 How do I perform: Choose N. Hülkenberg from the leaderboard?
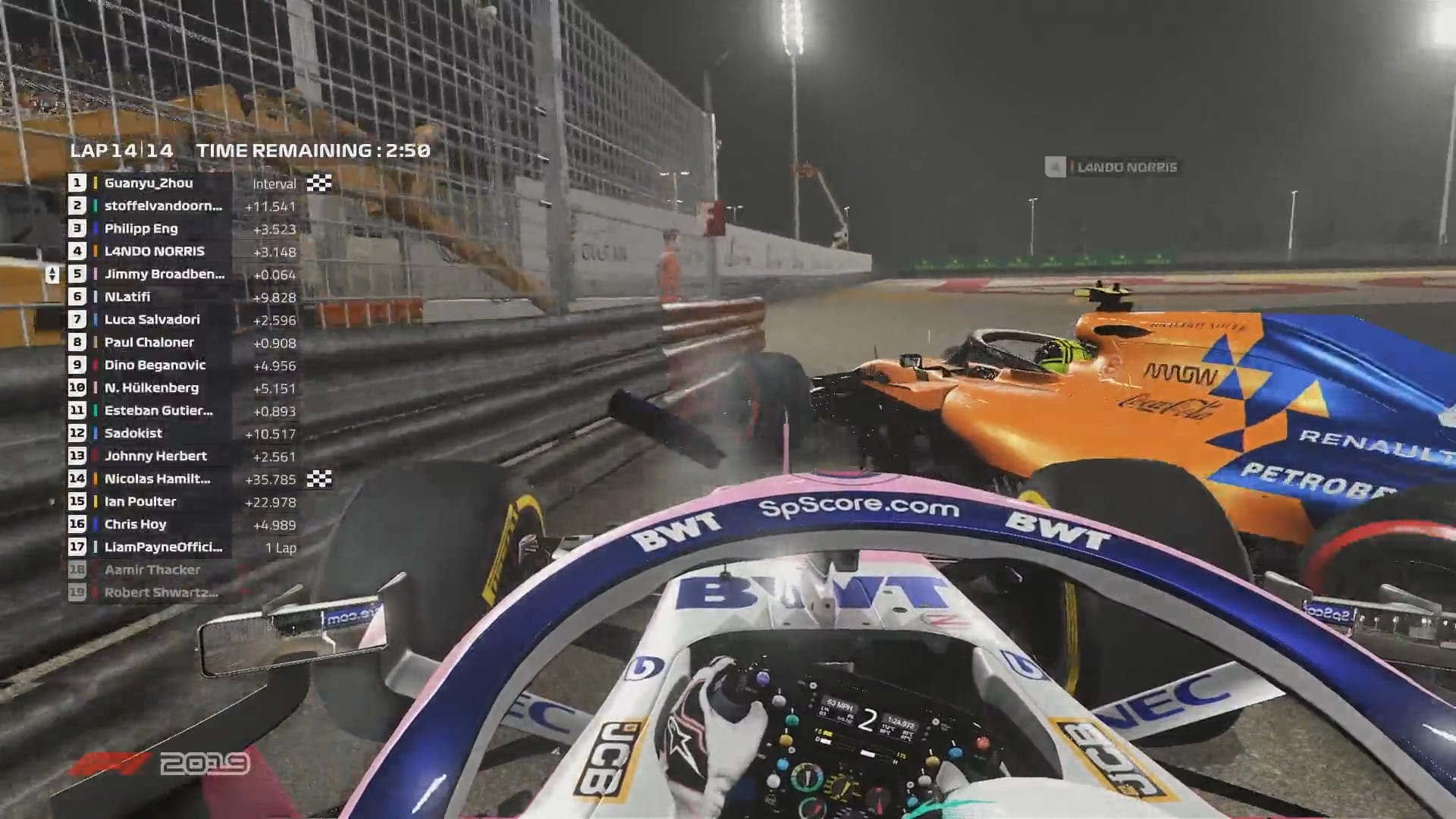152,388
